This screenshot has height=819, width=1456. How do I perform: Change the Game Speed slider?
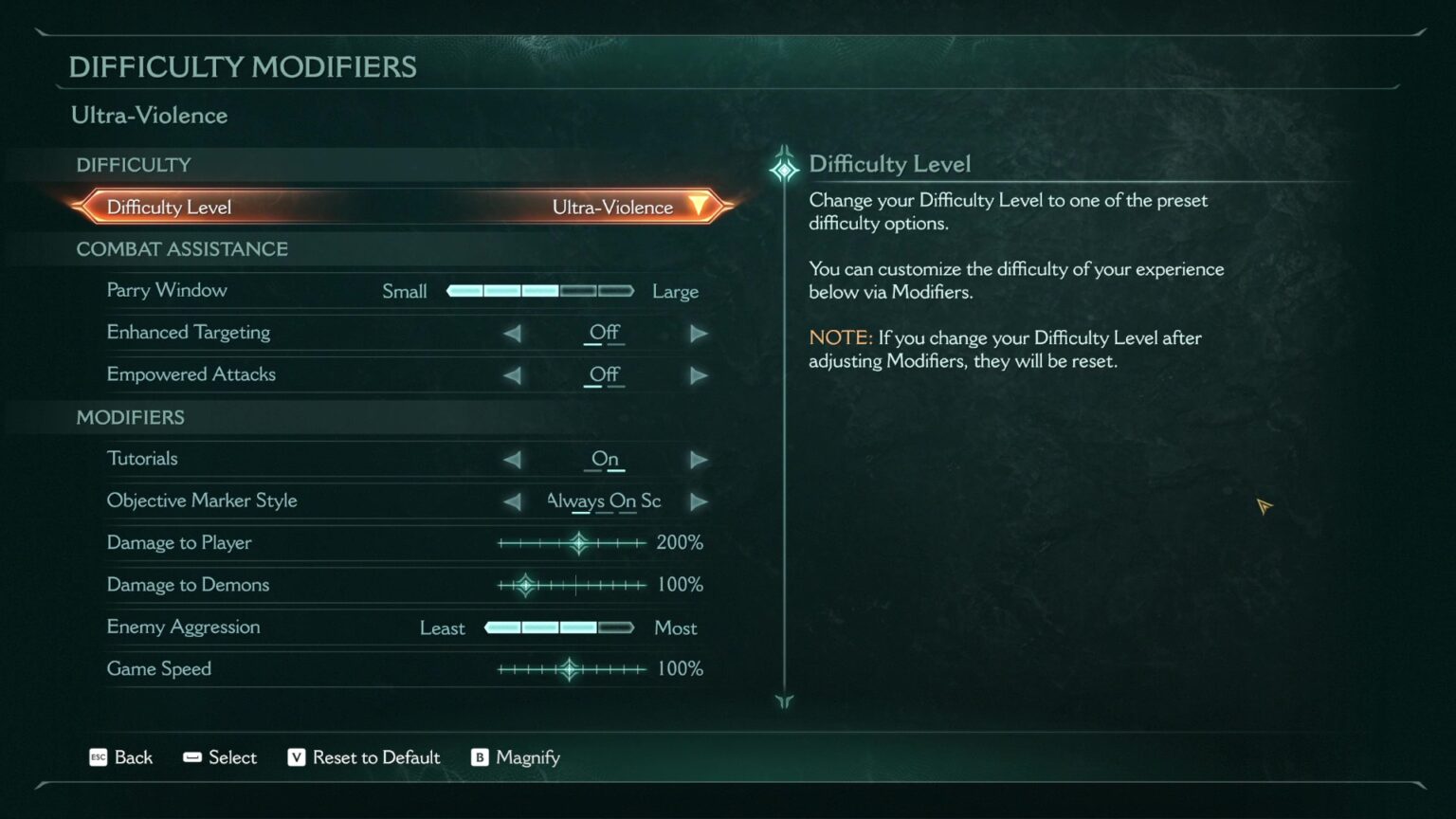(569, 669)
